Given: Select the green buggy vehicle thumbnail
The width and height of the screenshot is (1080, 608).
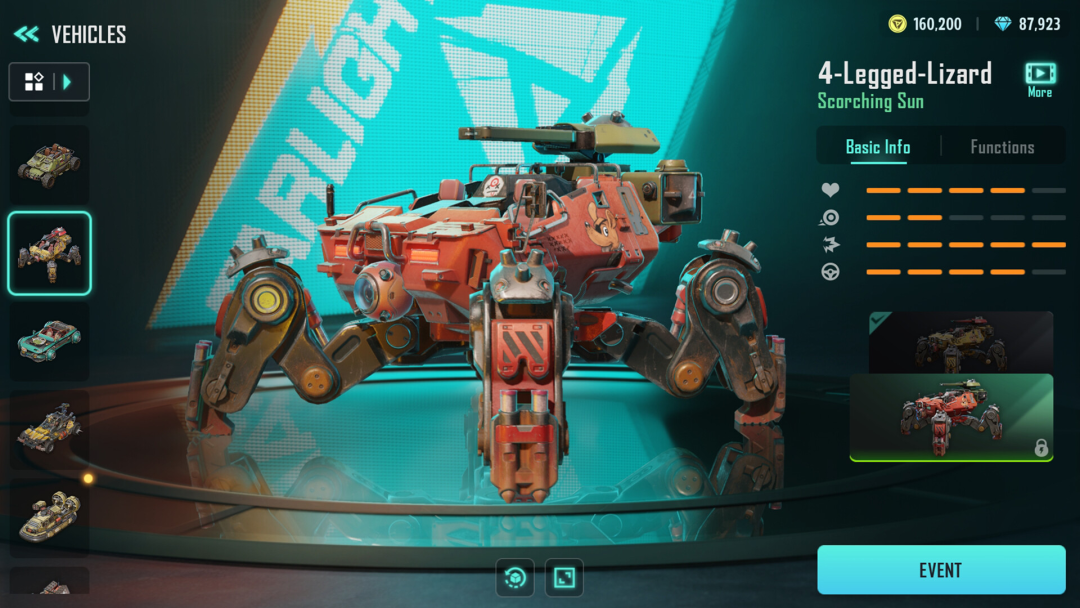Looking at the screenshot, I should [x=49, y=163].
